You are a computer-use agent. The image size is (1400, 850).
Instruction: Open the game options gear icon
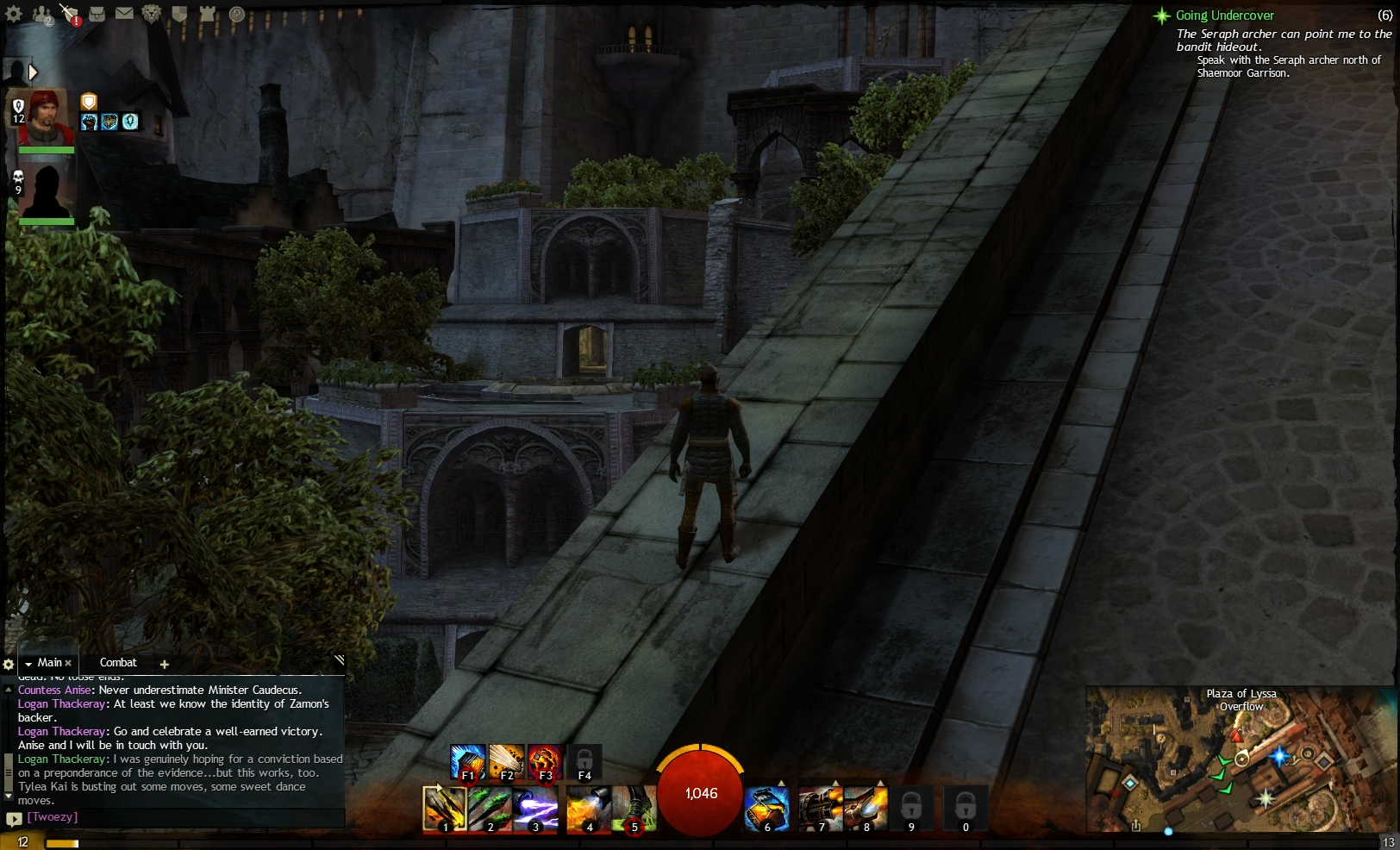[x=13, y=13]
